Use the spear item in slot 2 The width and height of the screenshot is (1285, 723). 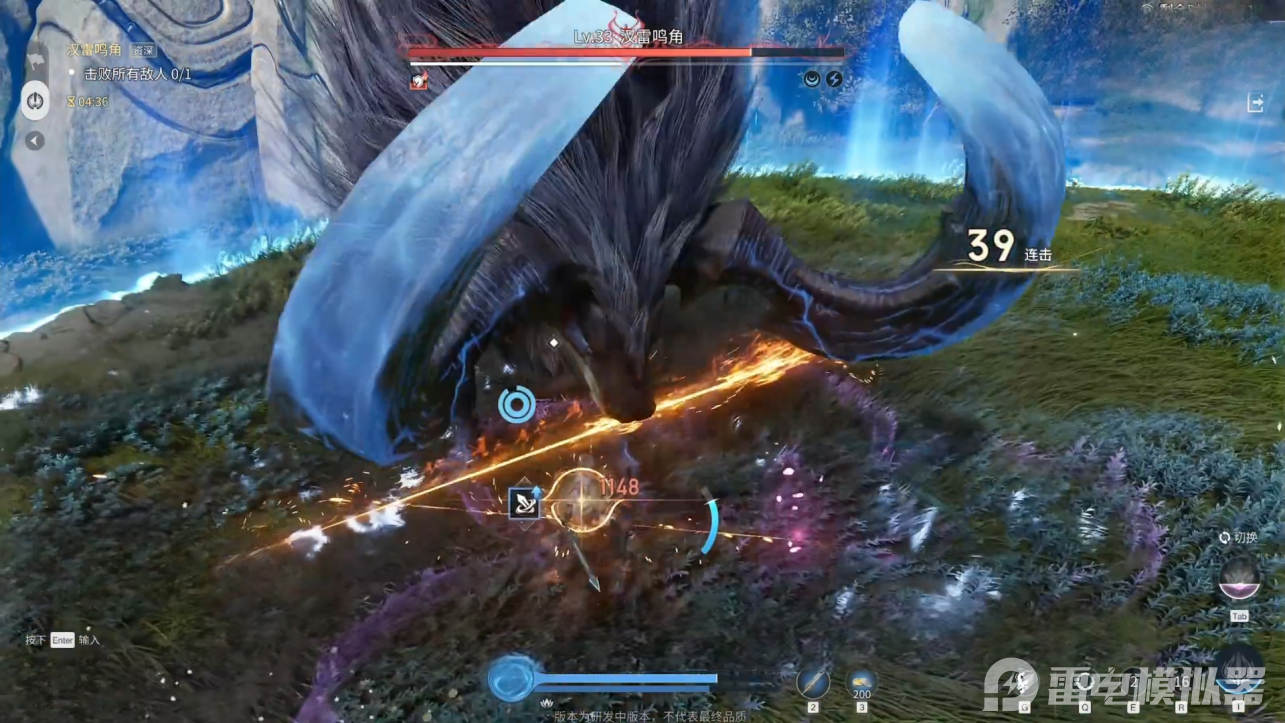coord(813,683)
